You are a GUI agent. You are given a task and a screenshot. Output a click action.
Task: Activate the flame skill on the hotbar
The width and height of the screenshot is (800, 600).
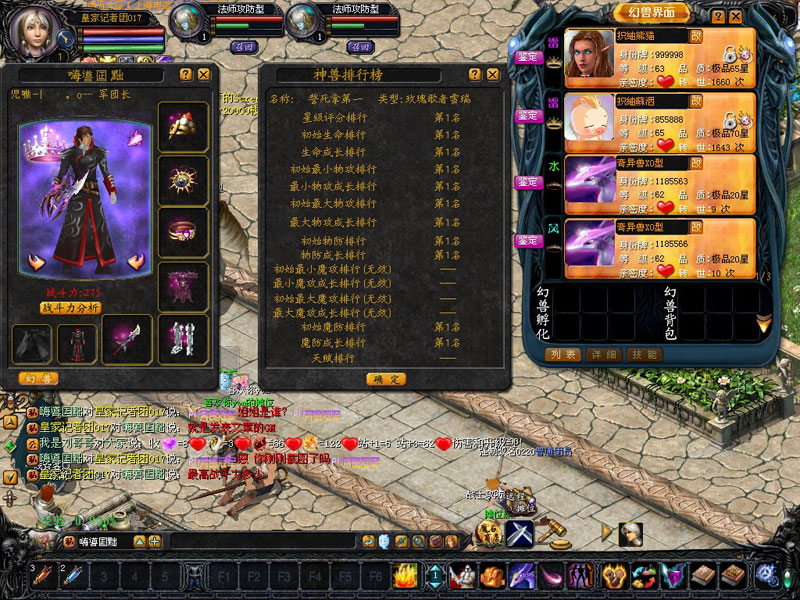coord(406,575)
